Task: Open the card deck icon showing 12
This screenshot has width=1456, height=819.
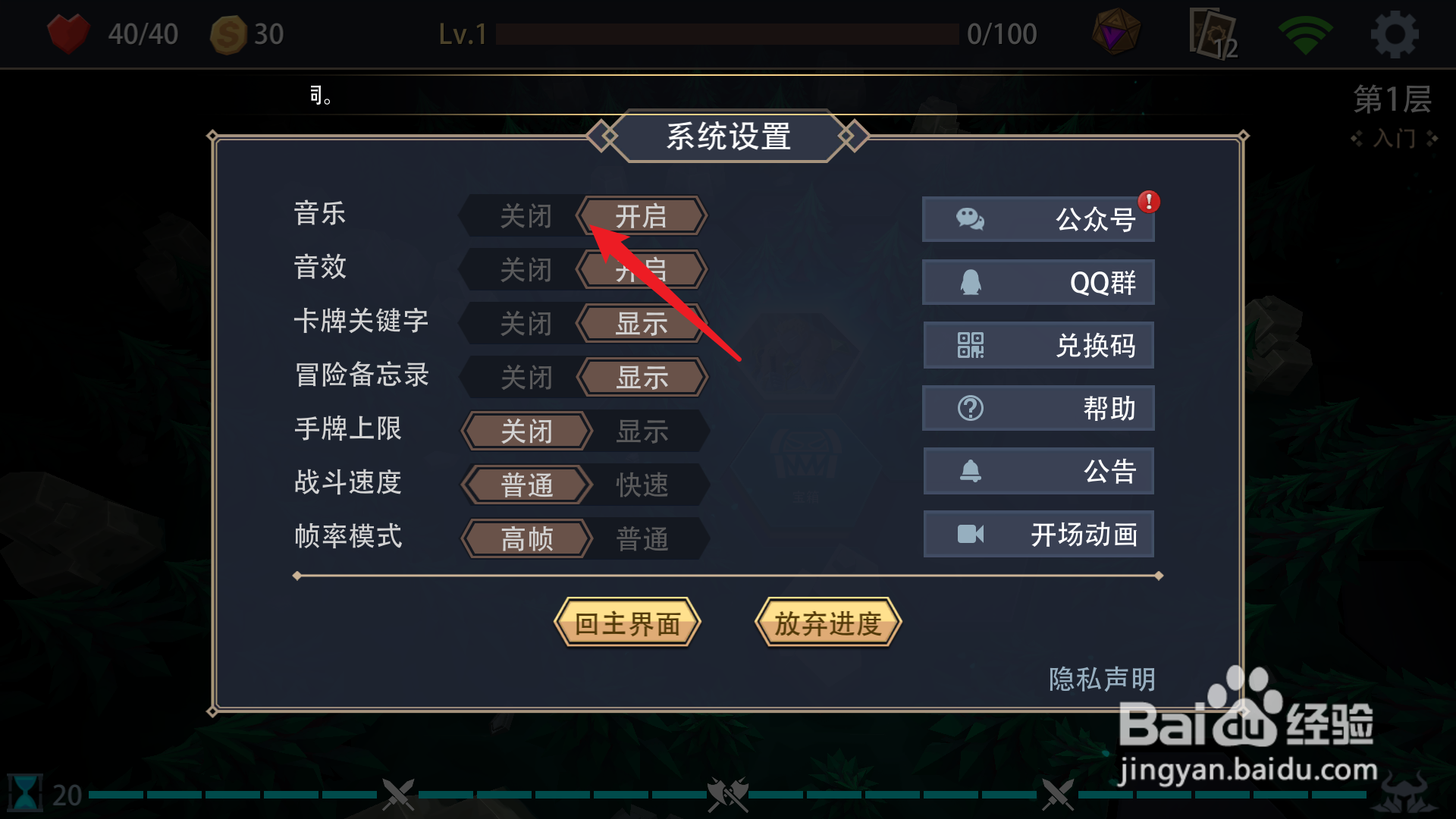Action: coord(1210,33)
